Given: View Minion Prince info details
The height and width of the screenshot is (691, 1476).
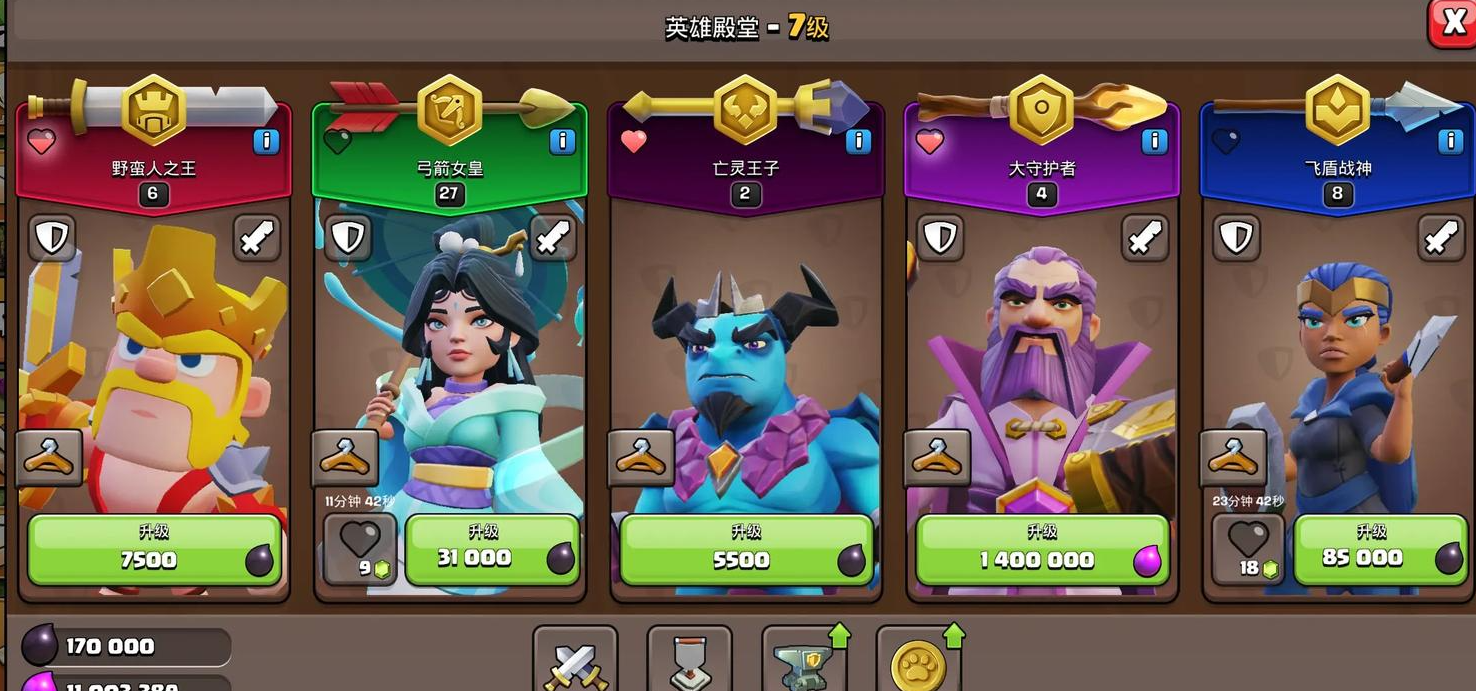Looking at the screenshot, I should [x=858, y=141].
